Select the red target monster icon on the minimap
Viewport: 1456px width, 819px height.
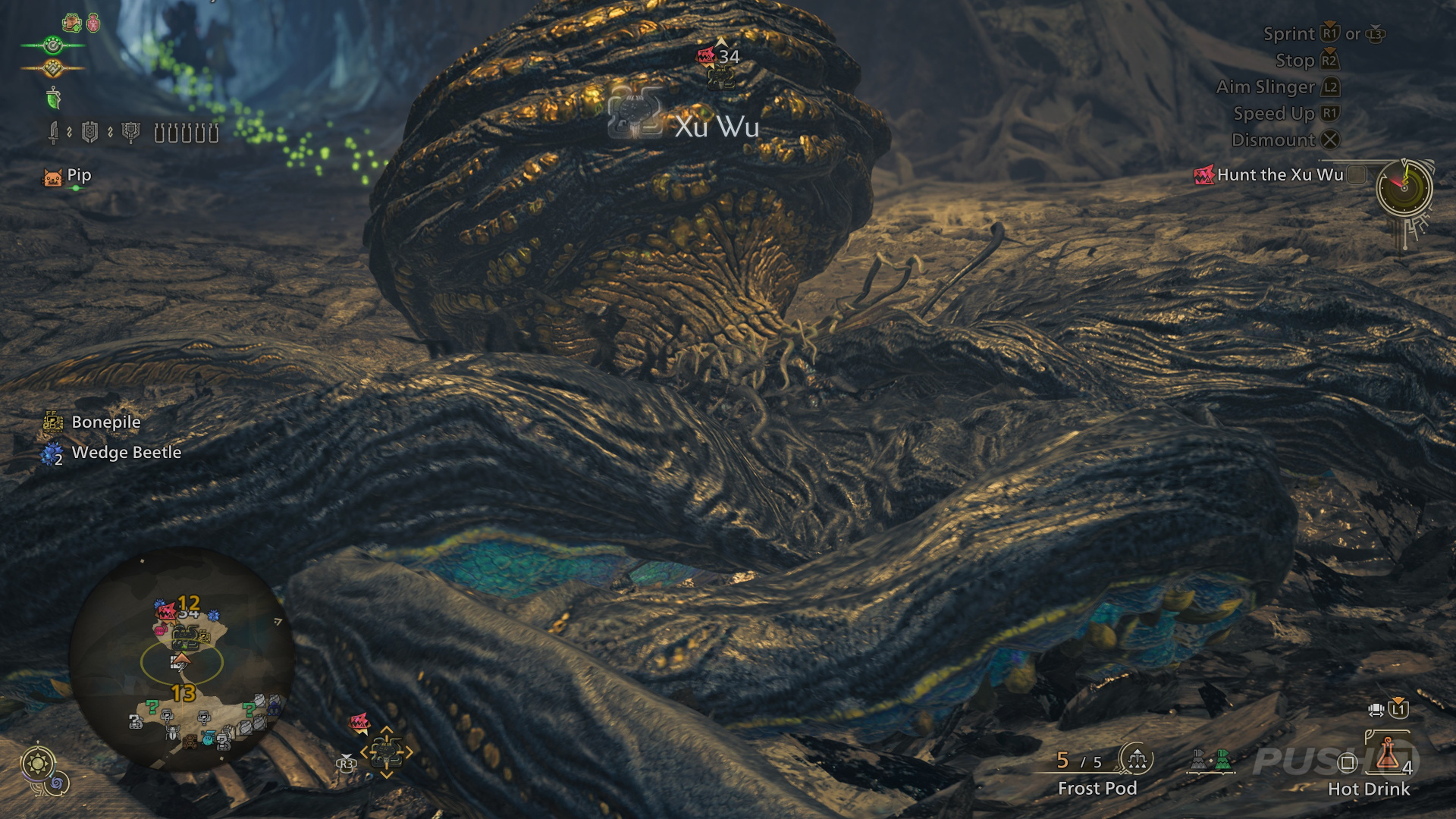tap(167, 610)
